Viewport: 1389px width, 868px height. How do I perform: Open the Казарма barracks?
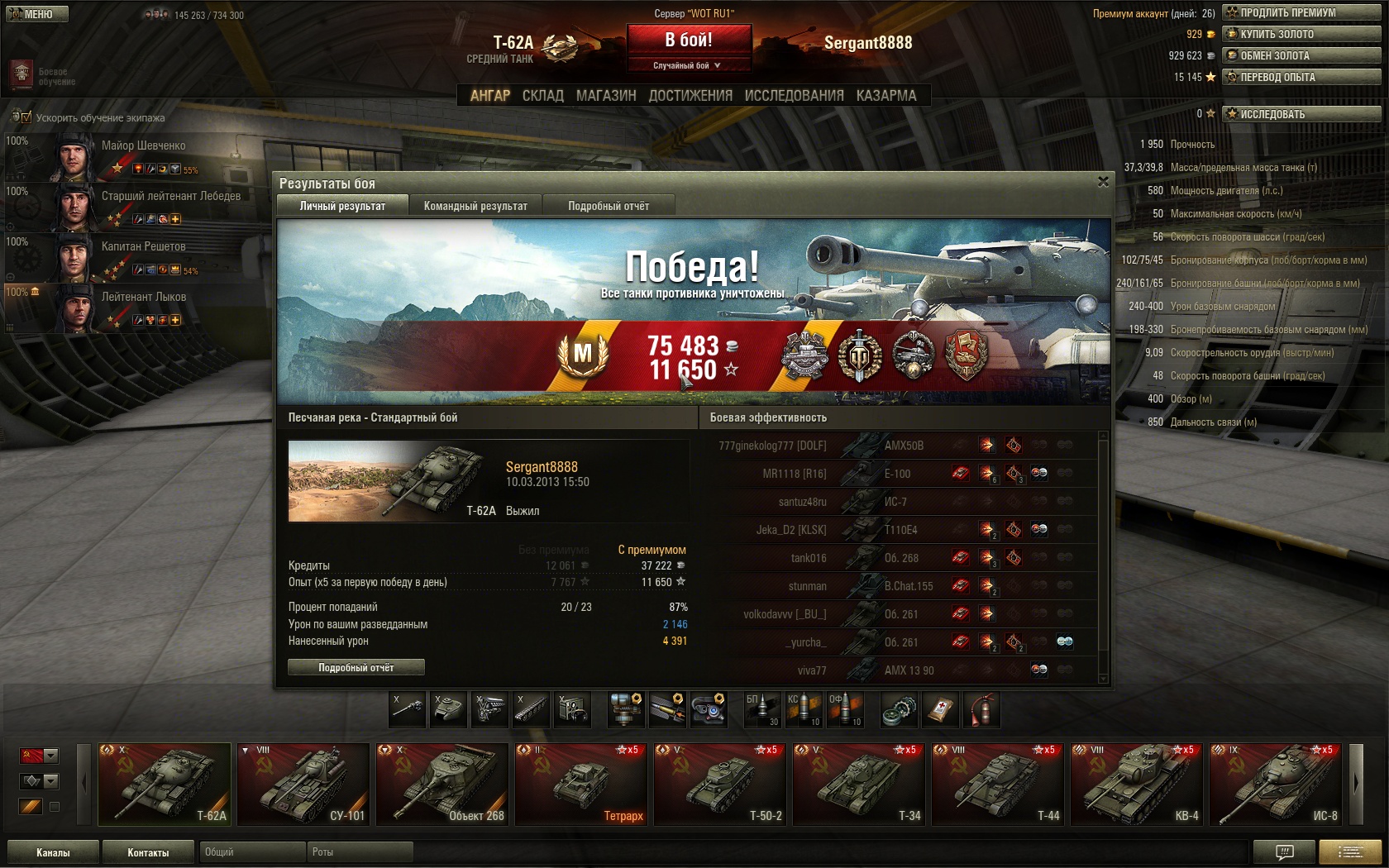(x=886, y=96)
